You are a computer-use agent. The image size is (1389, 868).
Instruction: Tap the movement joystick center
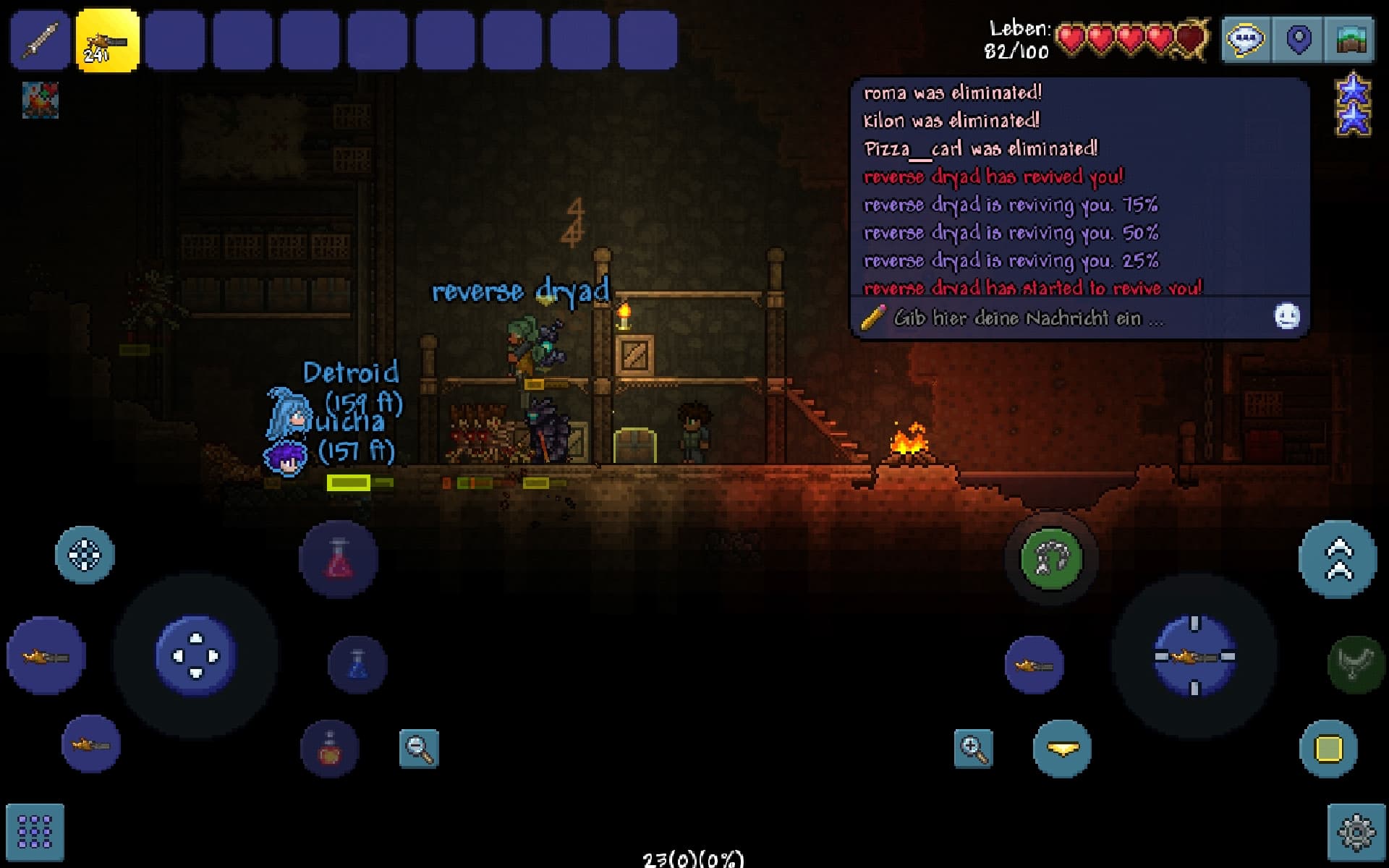pyautogui.click(x=196, y=655)
